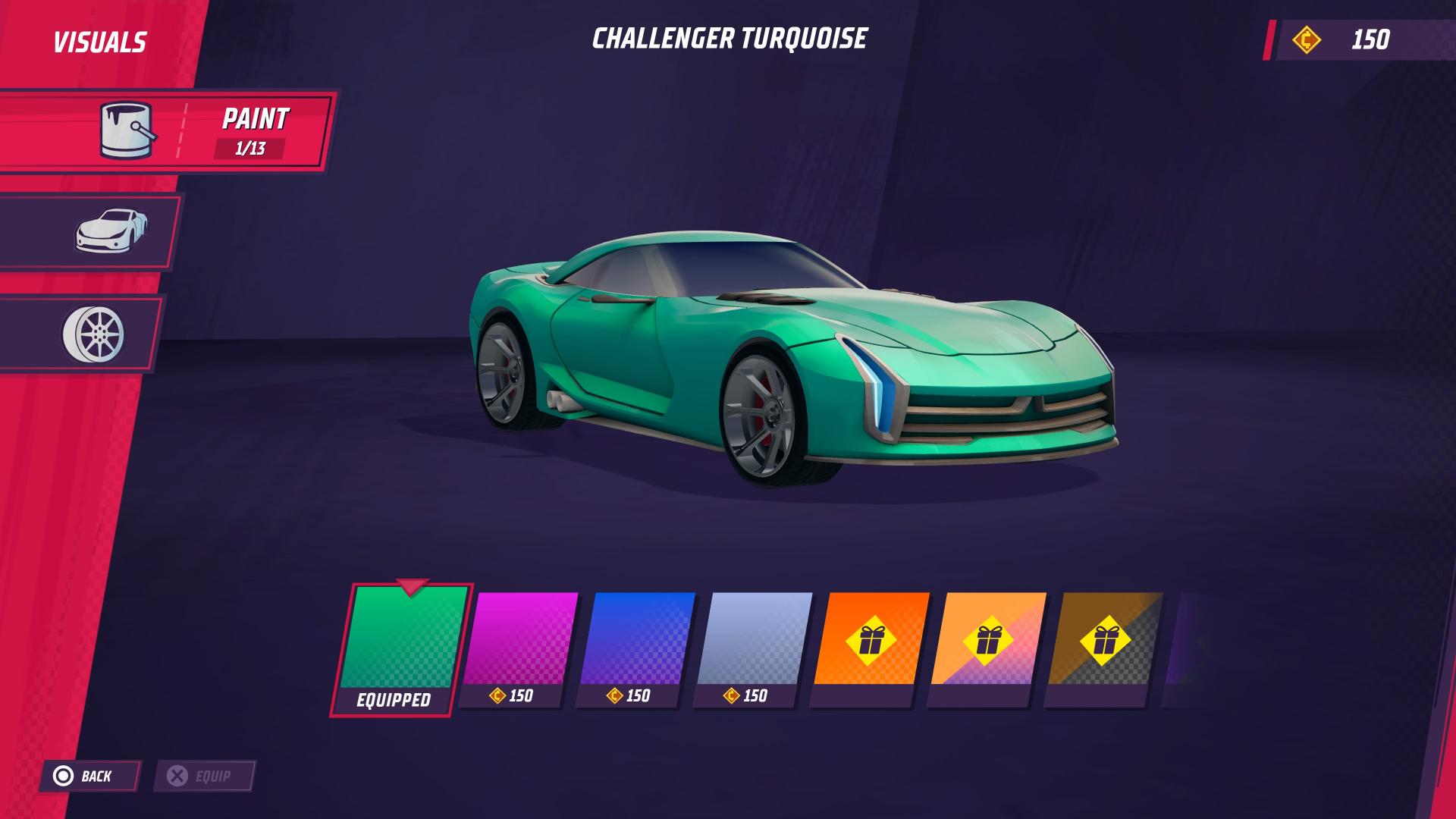Choose the solid orange locked gift paint
1456x819 pixels.
click(871, 641)
